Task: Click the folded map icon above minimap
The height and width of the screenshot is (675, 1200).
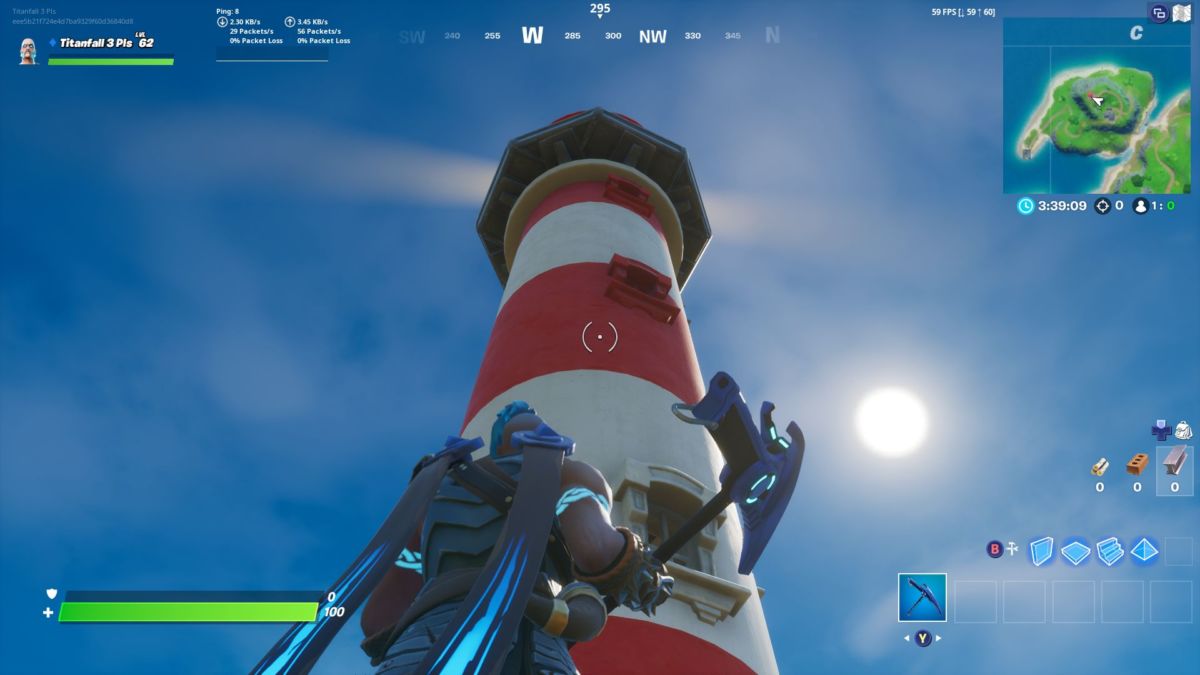Action: pyautogui.click(x=1181, y=13)
